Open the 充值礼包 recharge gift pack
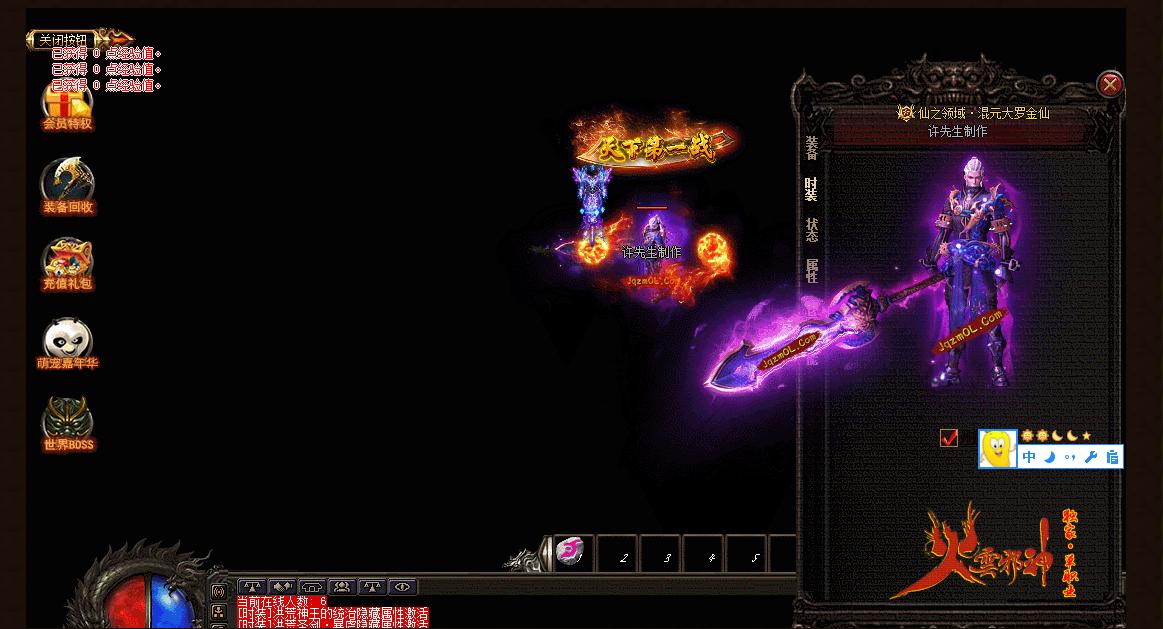The width and height of the screenshot is (1163, 629). coord(67,263)
